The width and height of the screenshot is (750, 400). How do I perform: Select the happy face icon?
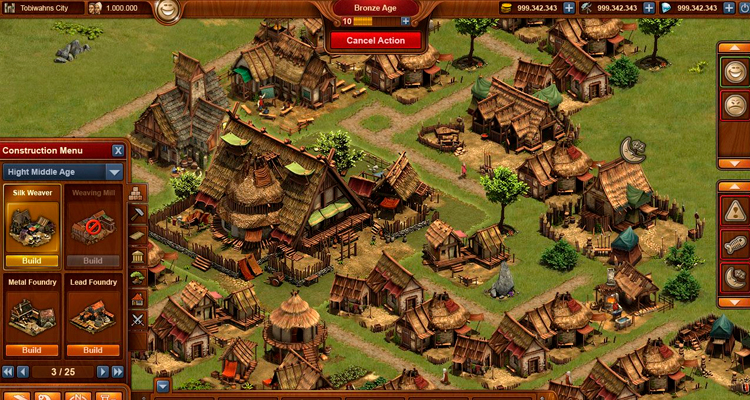click(734, 71)
